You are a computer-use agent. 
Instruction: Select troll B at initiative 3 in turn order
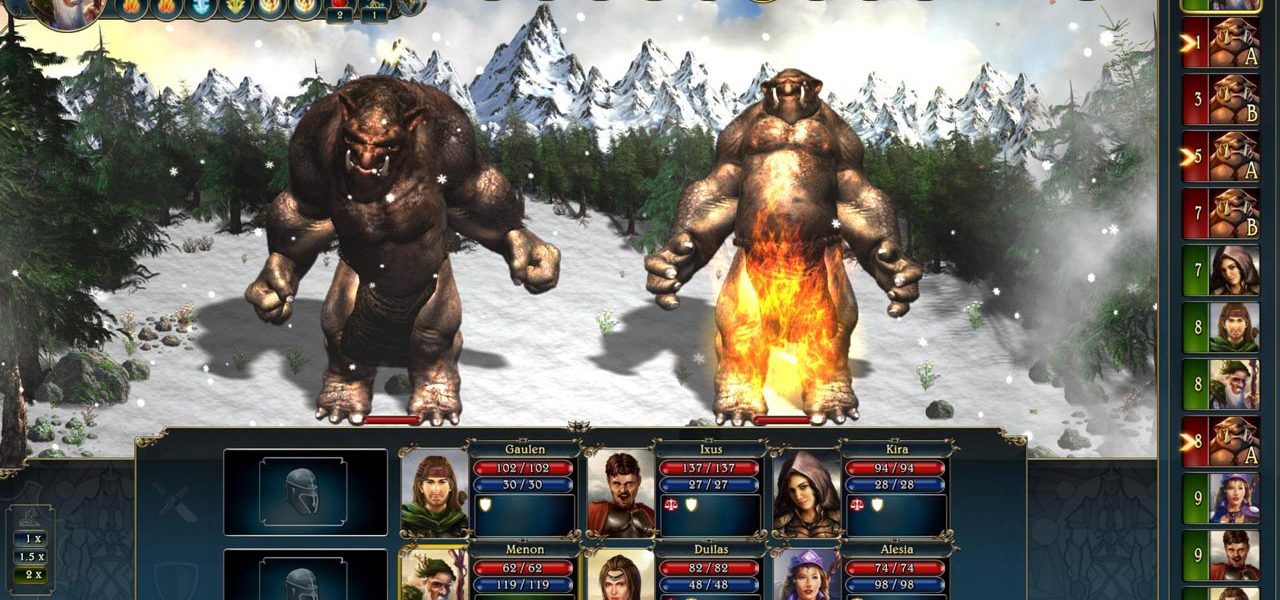pos(1233,99)
